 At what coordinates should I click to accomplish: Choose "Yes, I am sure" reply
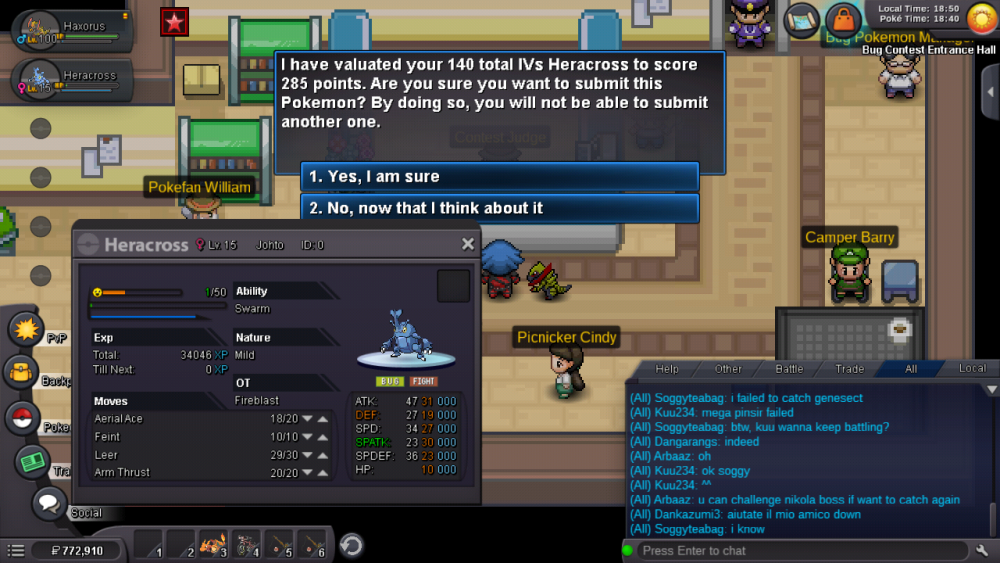[x=499, y=177]
